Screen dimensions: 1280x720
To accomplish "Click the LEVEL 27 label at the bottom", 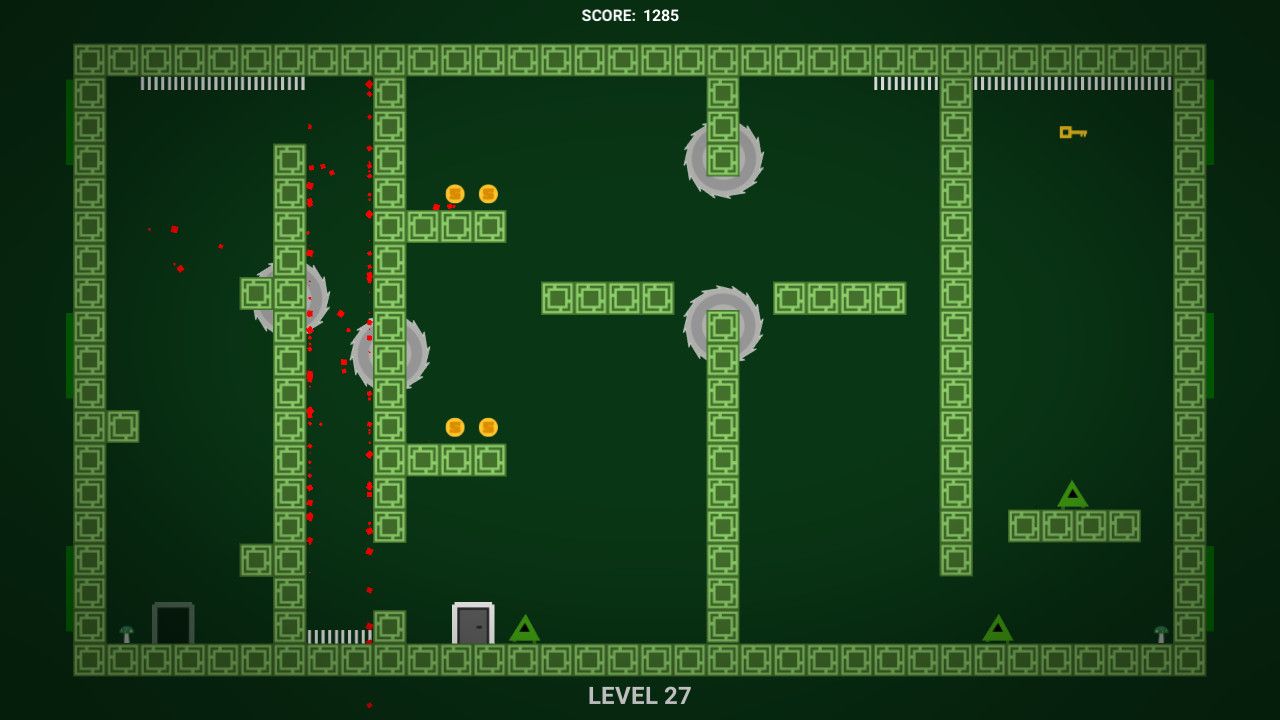I will (x=640, y=697).
